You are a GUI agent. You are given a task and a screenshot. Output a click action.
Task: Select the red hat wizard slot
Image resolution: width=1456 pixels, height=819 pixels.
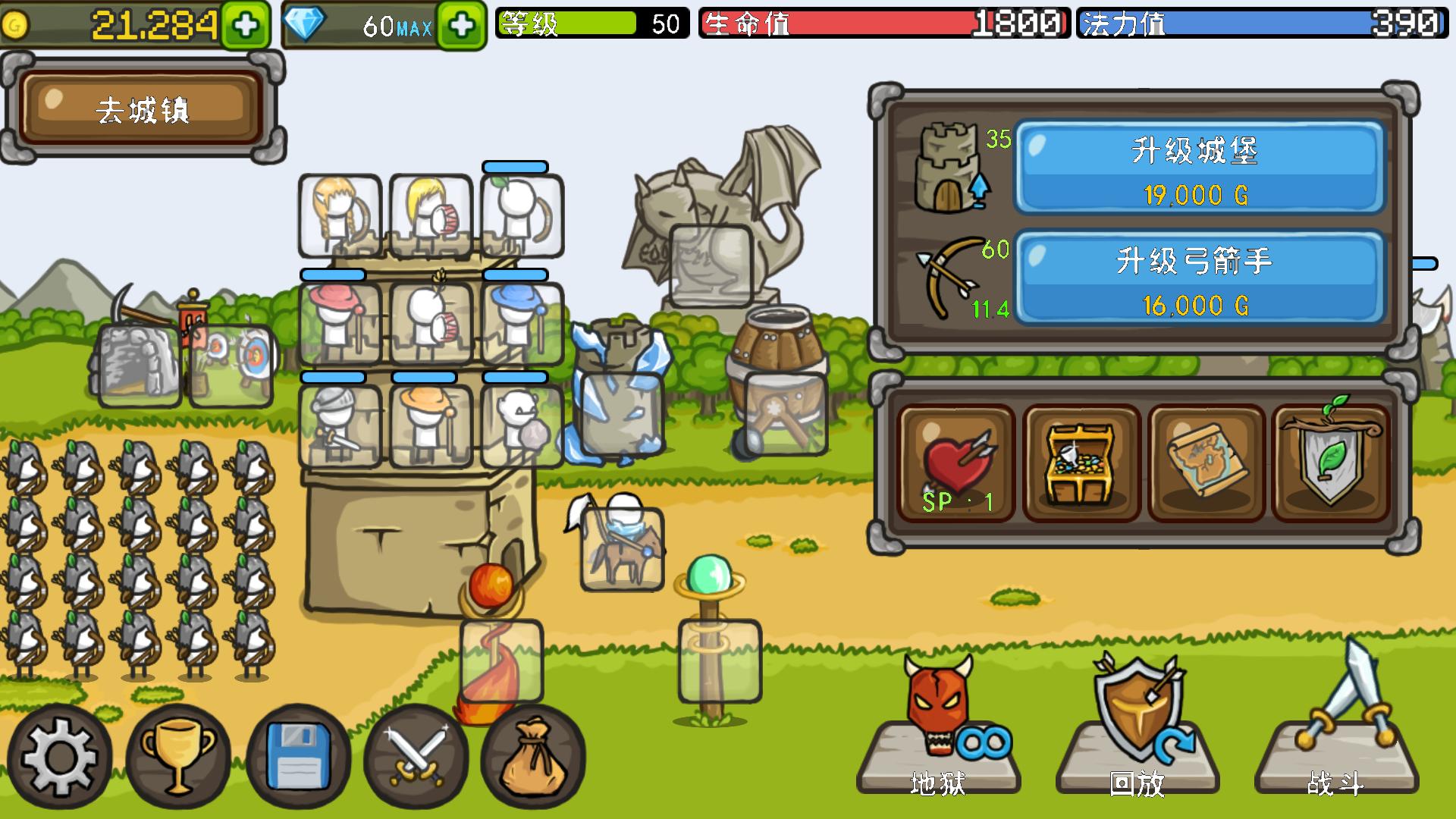coord(340,324)
